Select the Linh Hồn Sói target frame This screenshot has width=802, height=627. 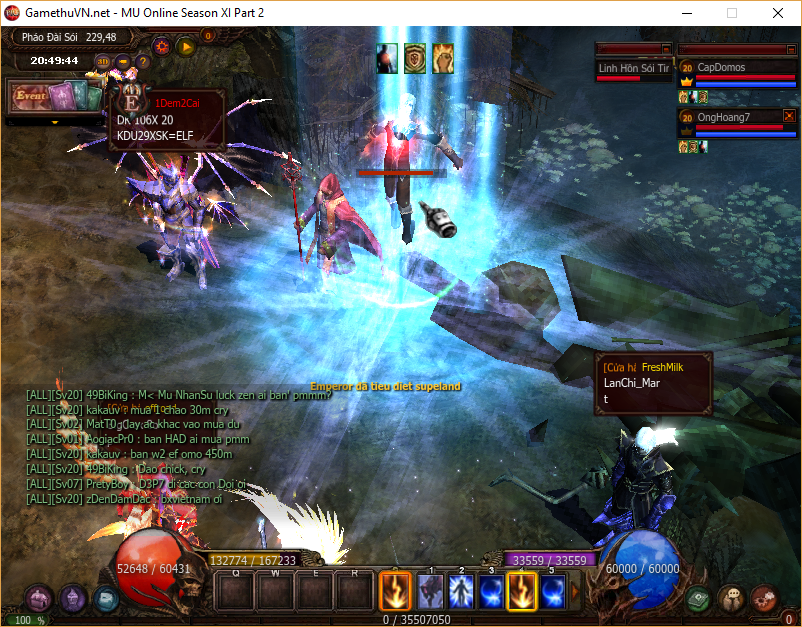(634, 68)
